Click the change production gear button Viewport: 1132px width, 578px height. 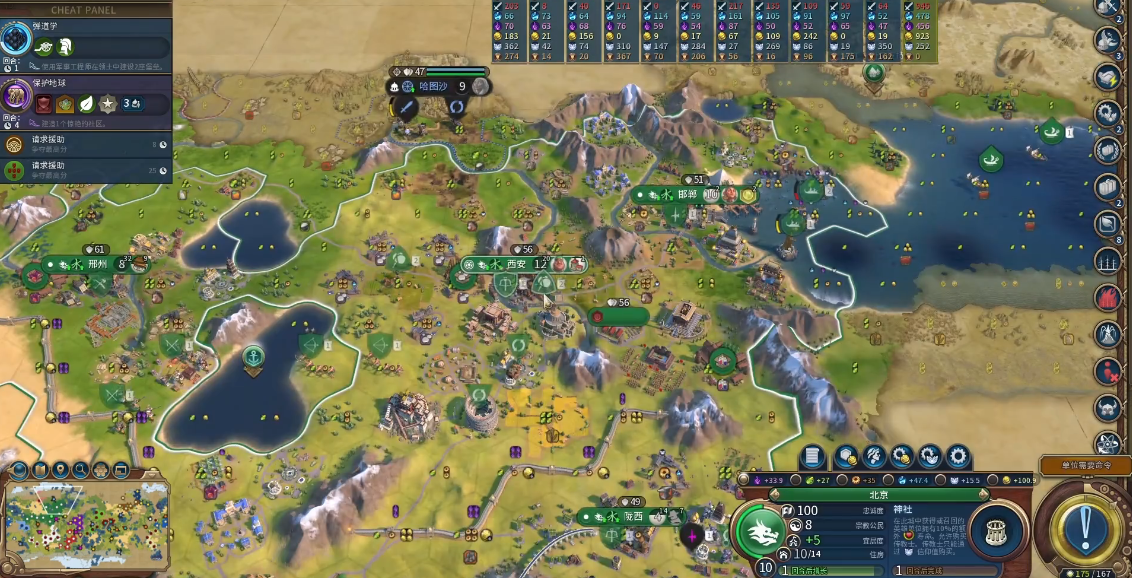(x=958, y=457)
